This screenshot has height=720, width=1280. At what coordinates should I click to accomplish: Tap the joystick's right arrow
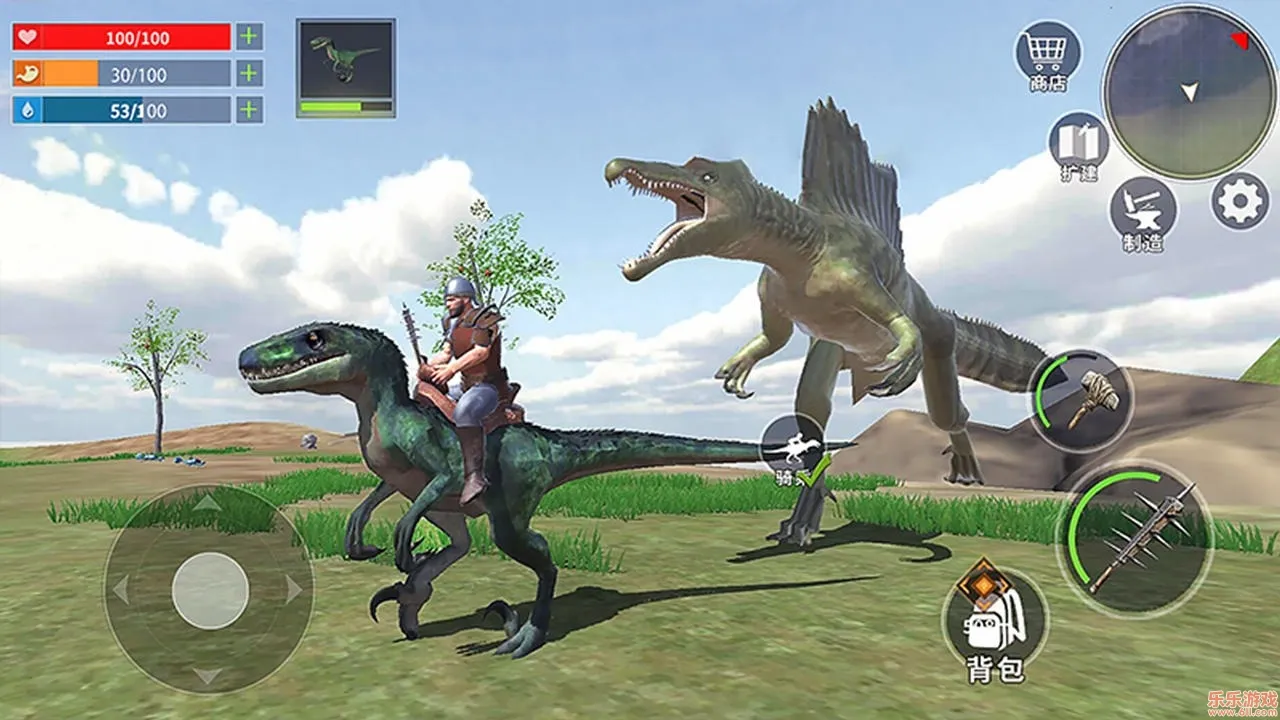pos(294,590)
